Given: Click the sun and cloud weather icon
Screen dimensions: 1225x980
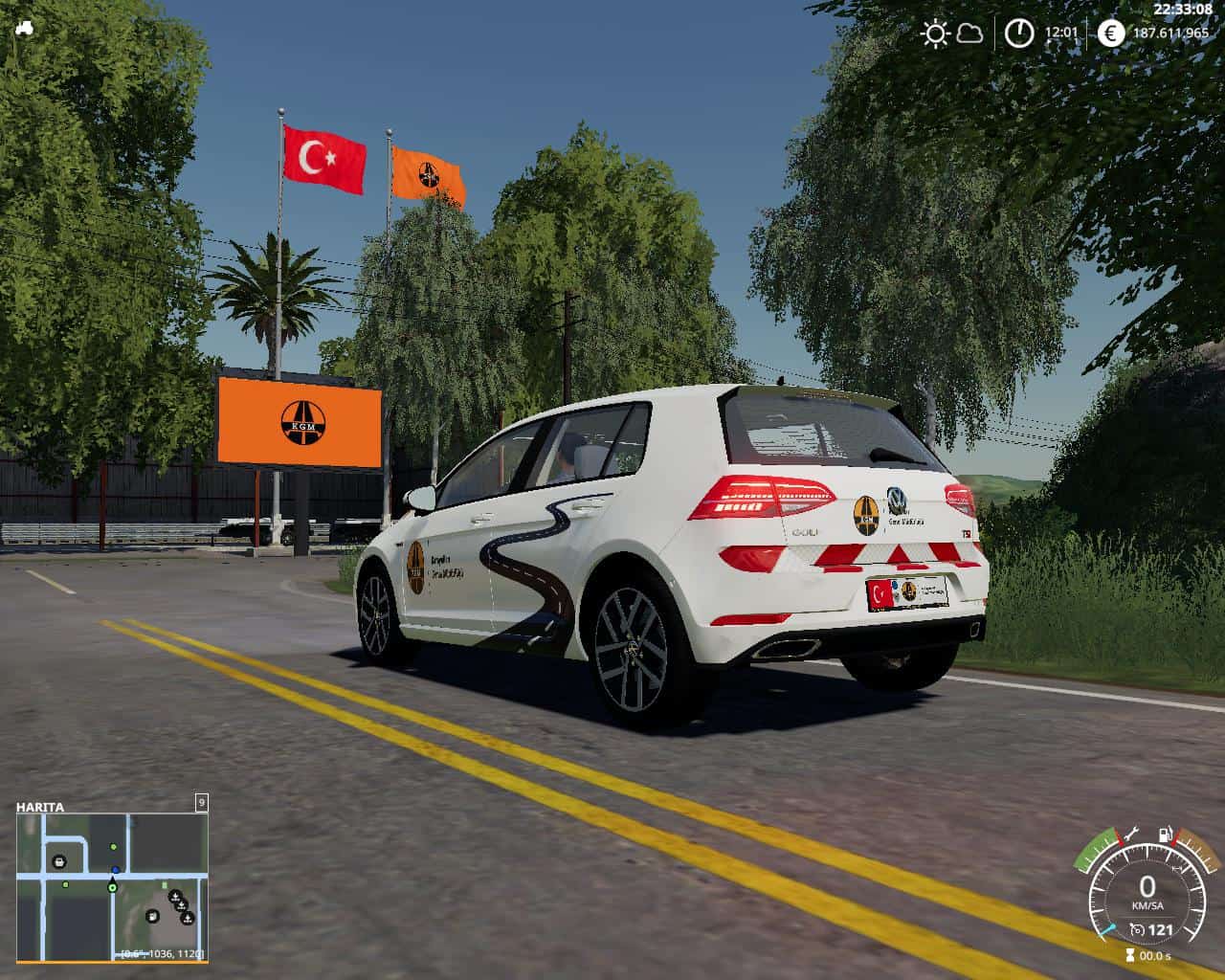Looking at the screenshot, I should point(951,34).
